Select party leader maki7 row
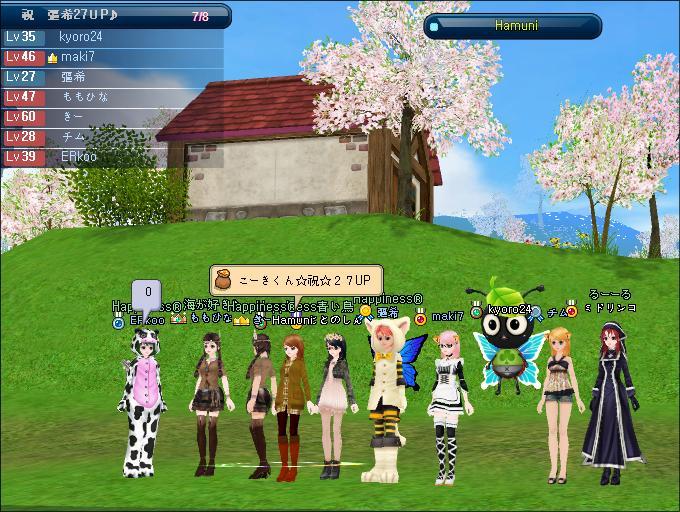The image size is (680, 512). [x=80, y=57]
